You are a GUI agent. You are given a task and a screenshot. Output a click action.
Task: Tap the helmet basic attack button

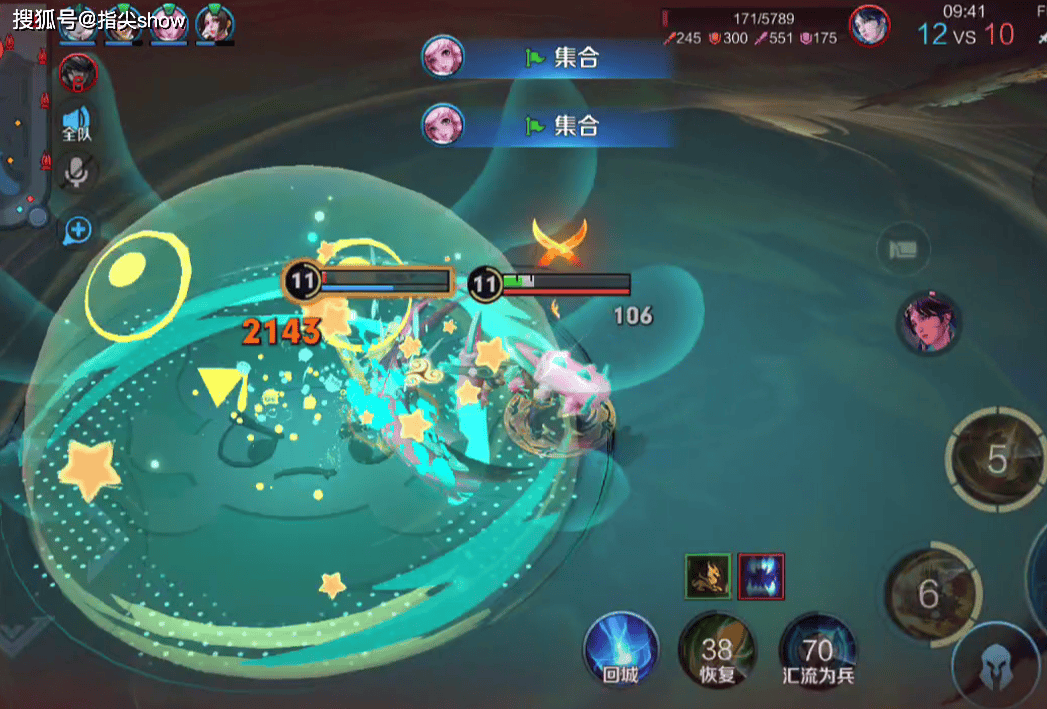click(994, 666)
